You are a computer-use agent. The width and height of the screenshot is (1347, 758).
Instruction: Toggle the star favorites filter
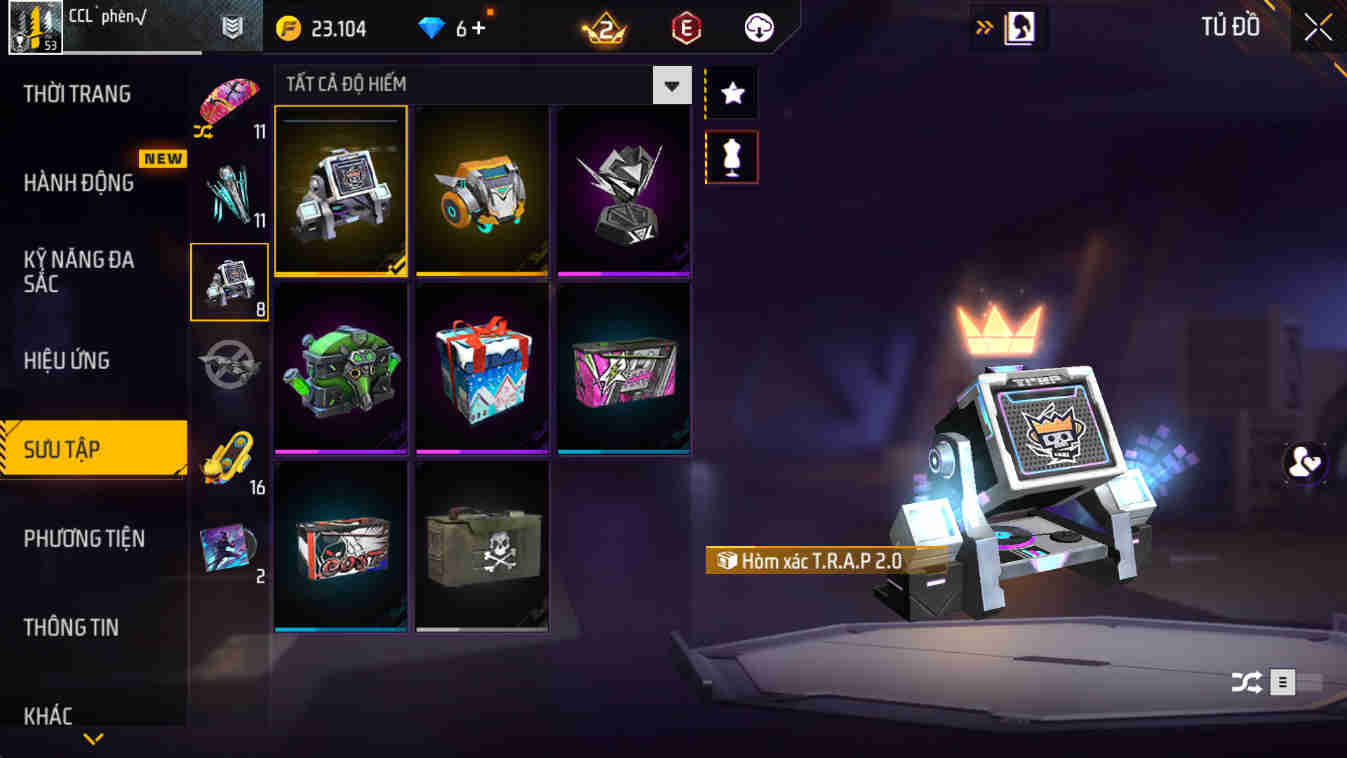[x=731, y=93]
